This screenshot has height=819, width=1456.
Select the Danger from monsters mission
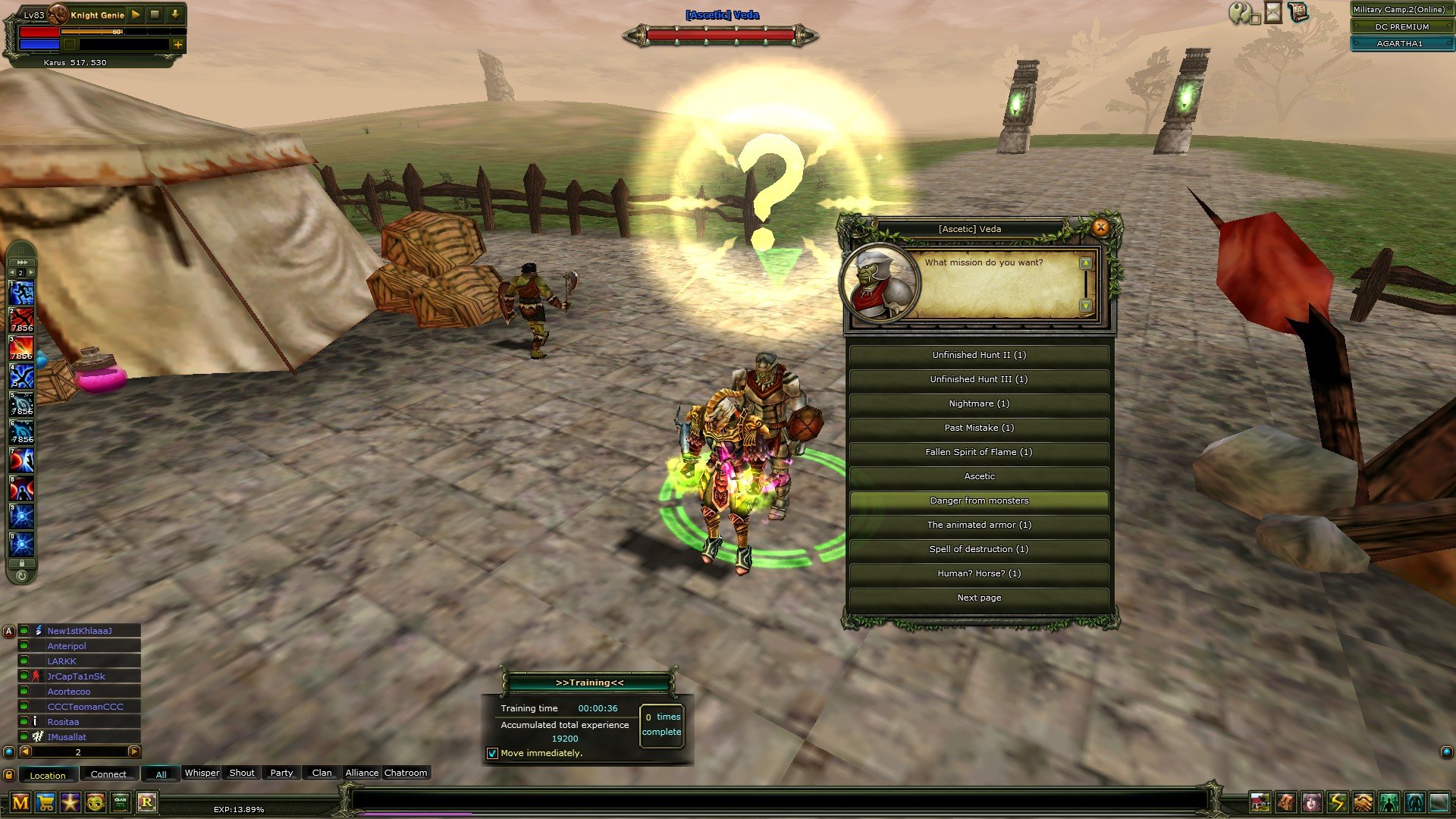(x=979, y=500)
